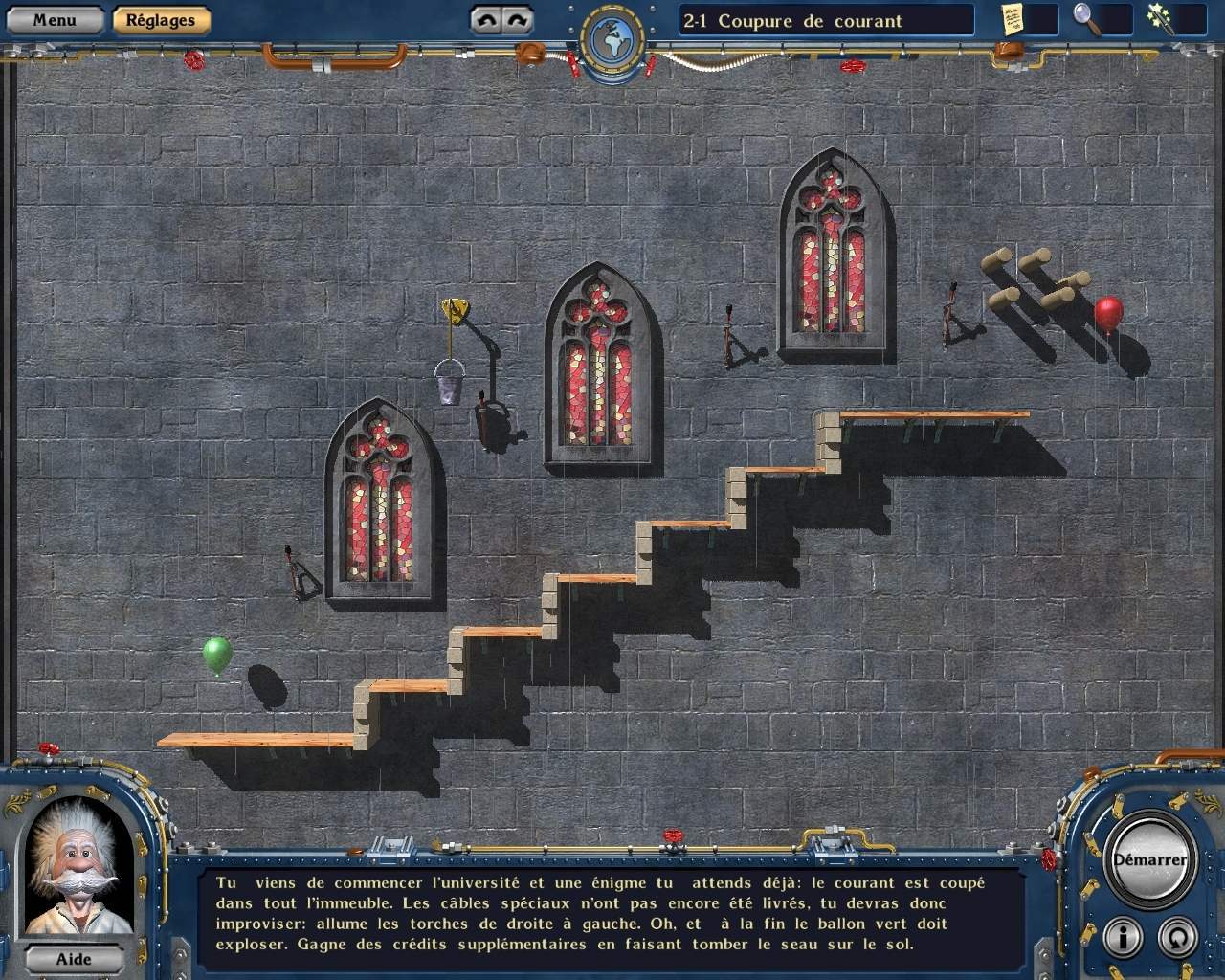Viewport: 1225px width, 980px height.
Task: Open the yellow notepad icon
Action: (x=1014, y=18)
